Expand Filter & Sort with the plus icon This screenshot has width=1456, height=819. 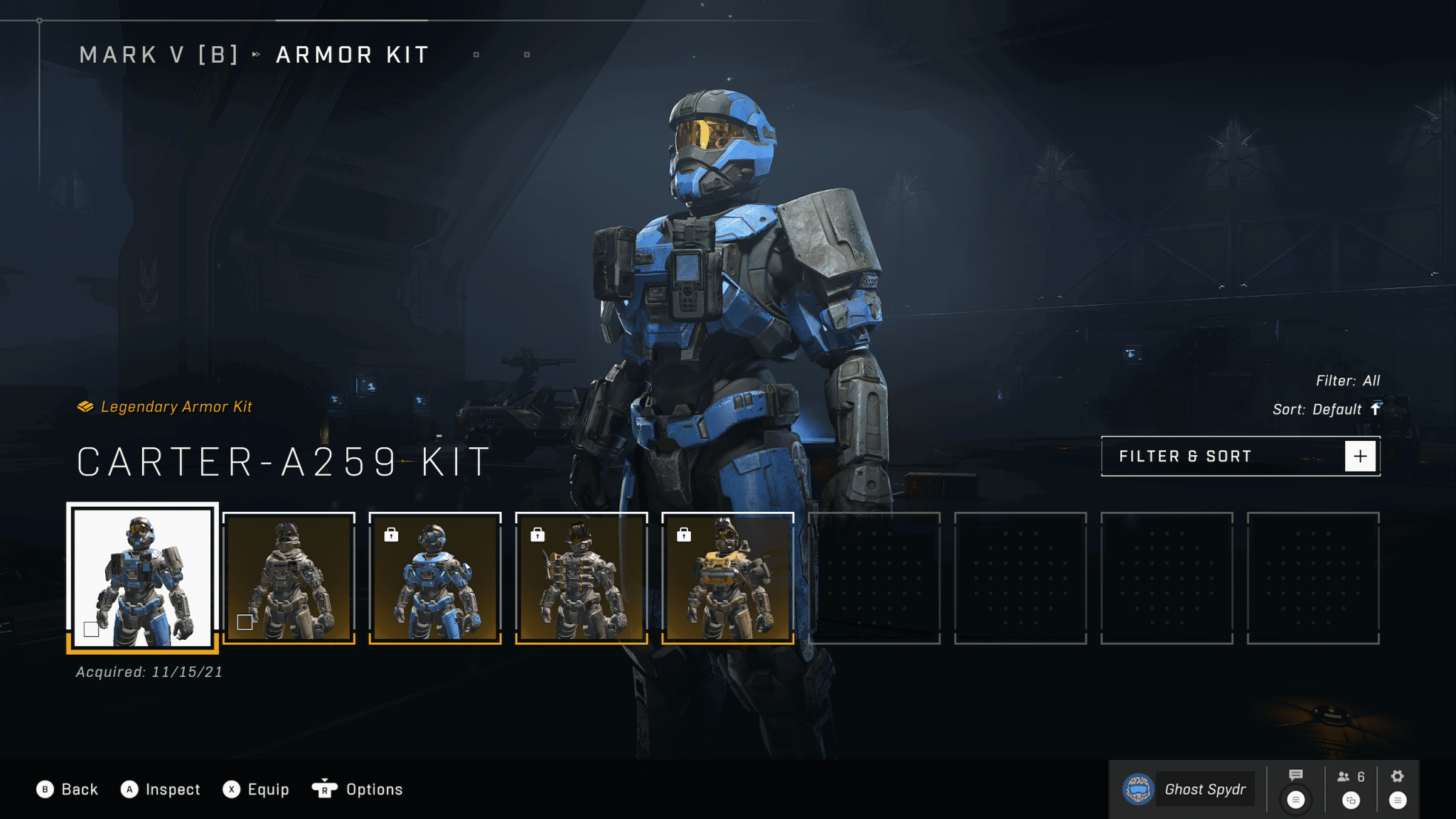point(1360,456)
